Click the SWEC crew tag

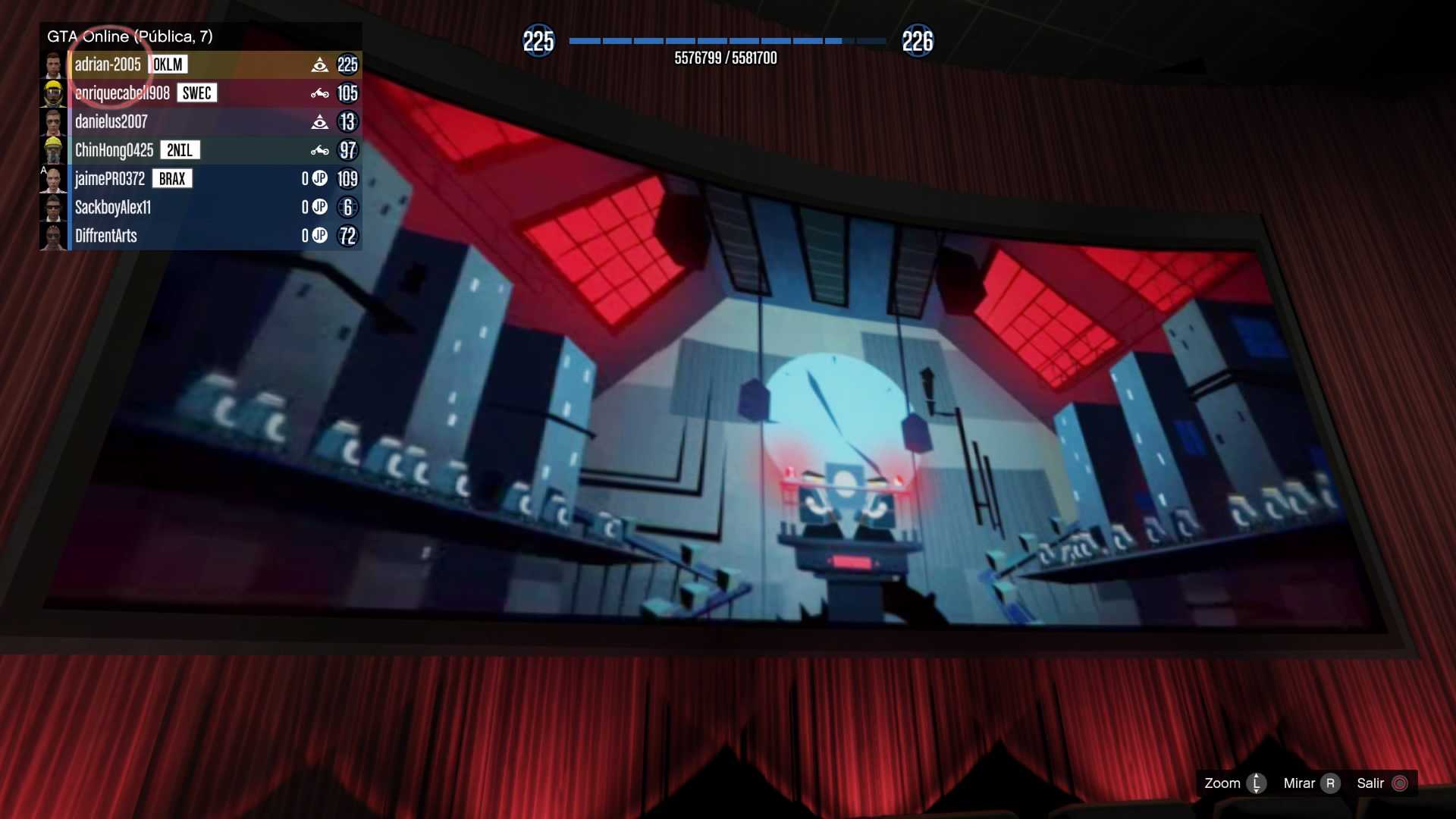pos(196,93)
